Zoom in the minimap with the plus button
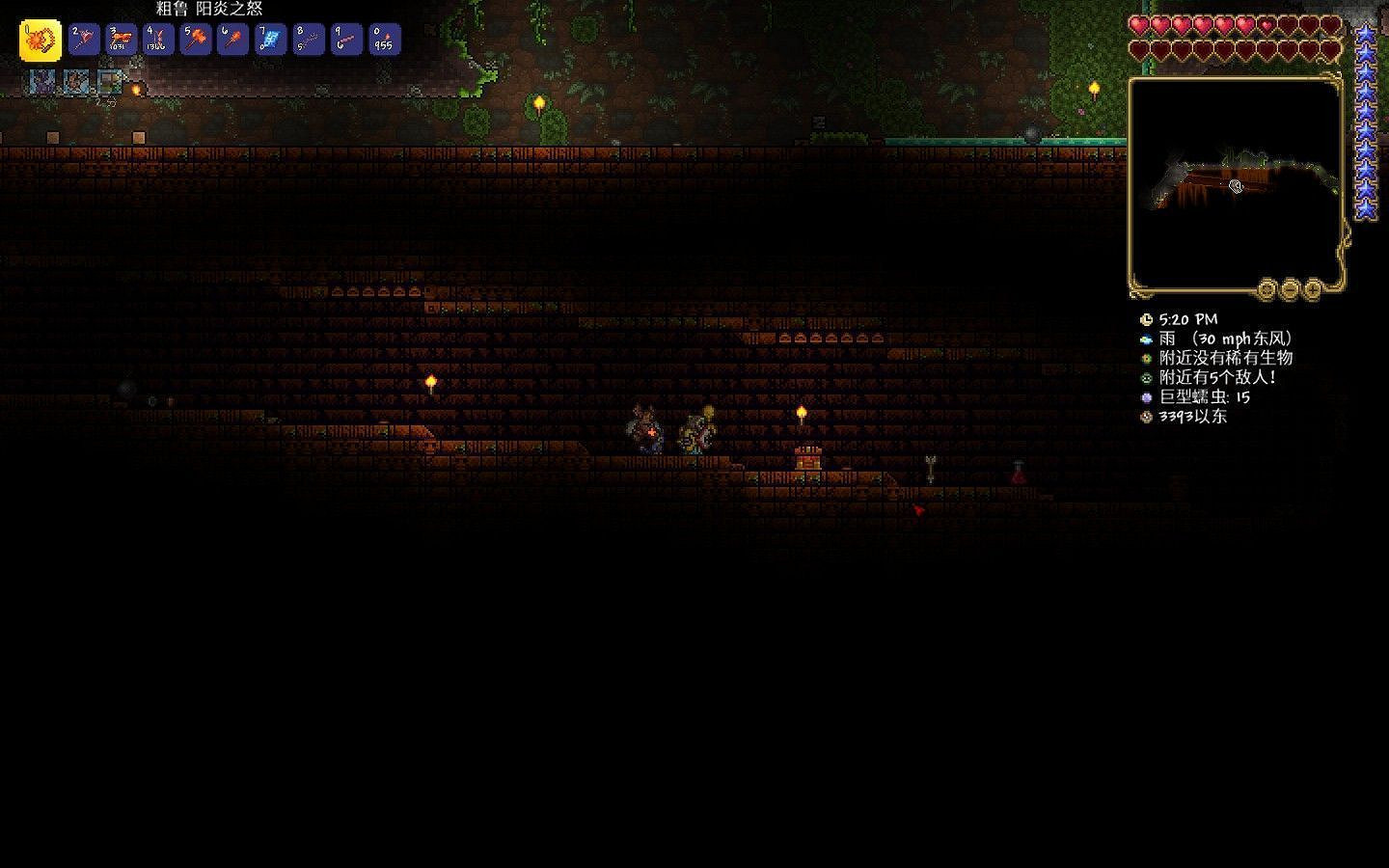Screen dimensions: 1389x868 (1314, 290)
